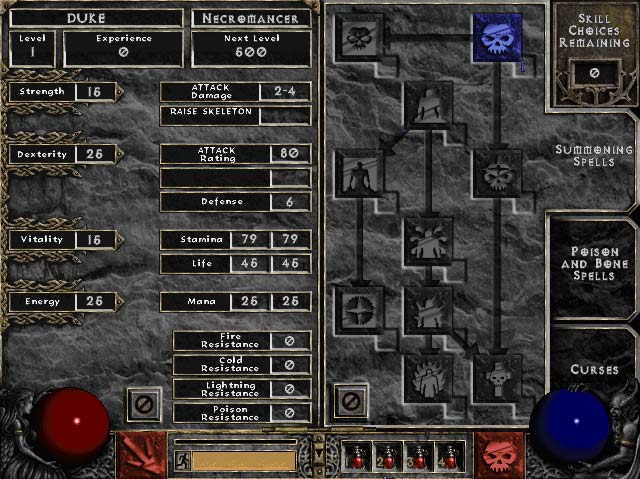Choose the Revive skill icon

click(496, 376)
